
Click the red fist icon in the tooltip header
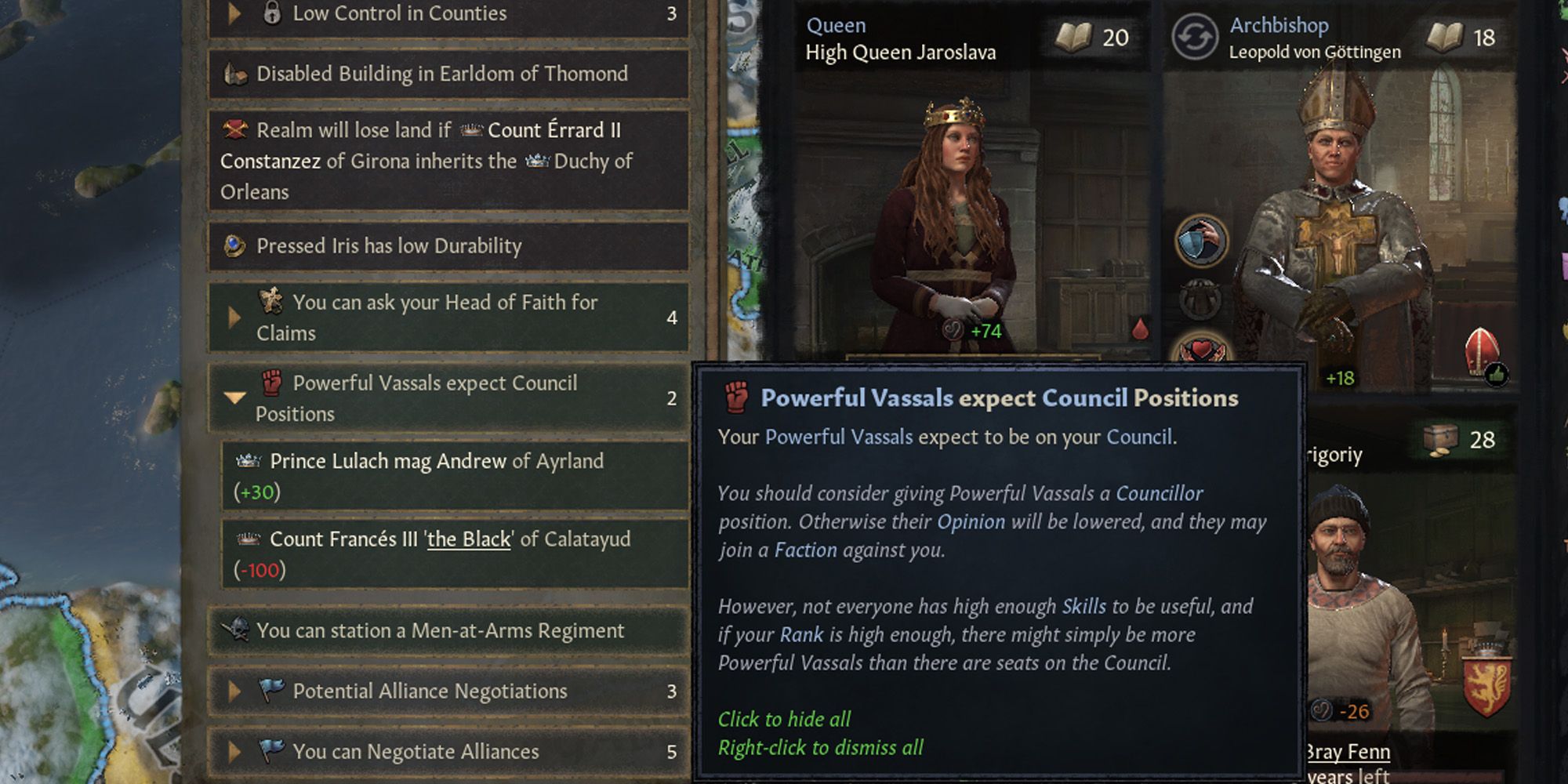click(x=735, y=398)
